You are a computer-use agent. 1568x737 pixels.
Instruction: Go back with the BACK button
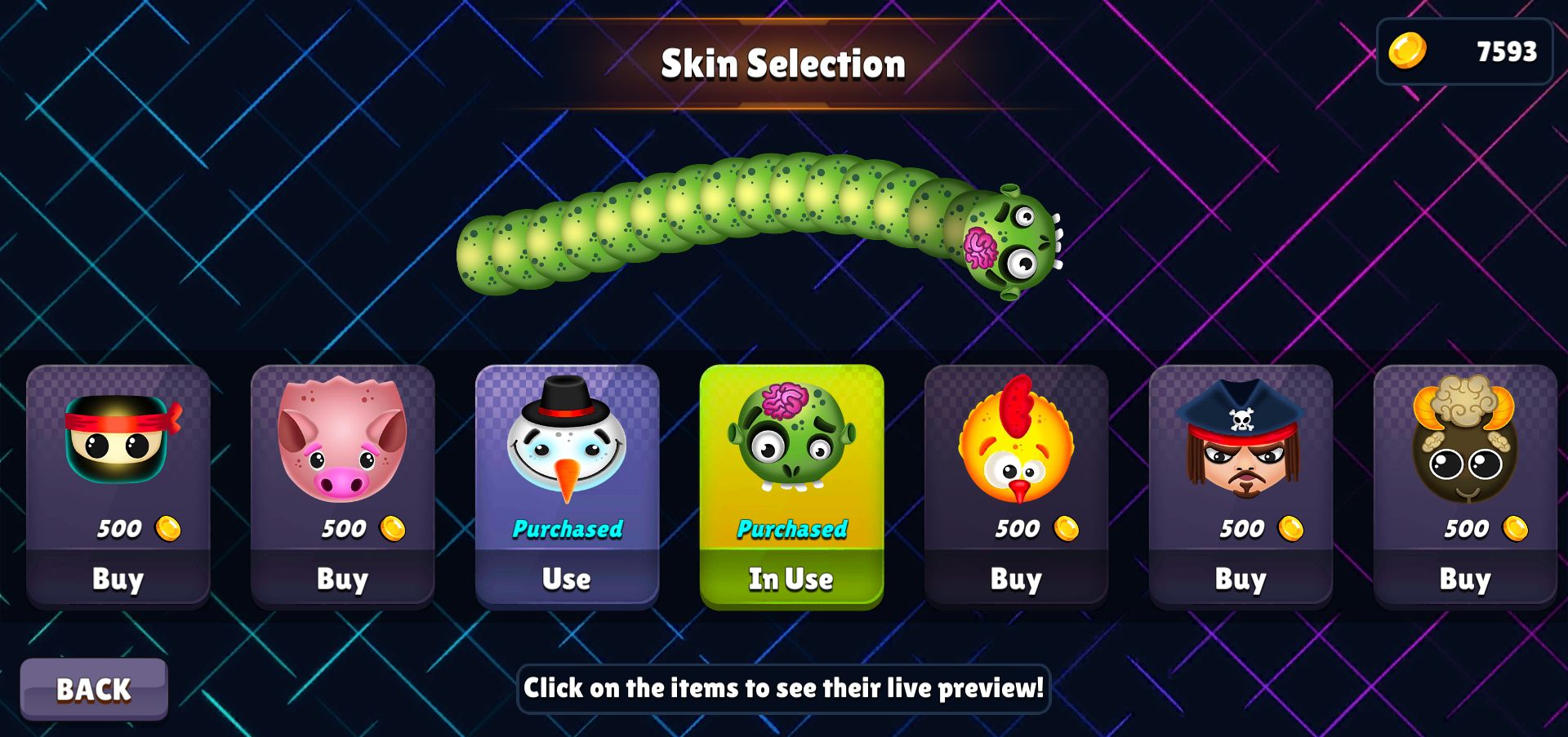[x=94, y=690]
